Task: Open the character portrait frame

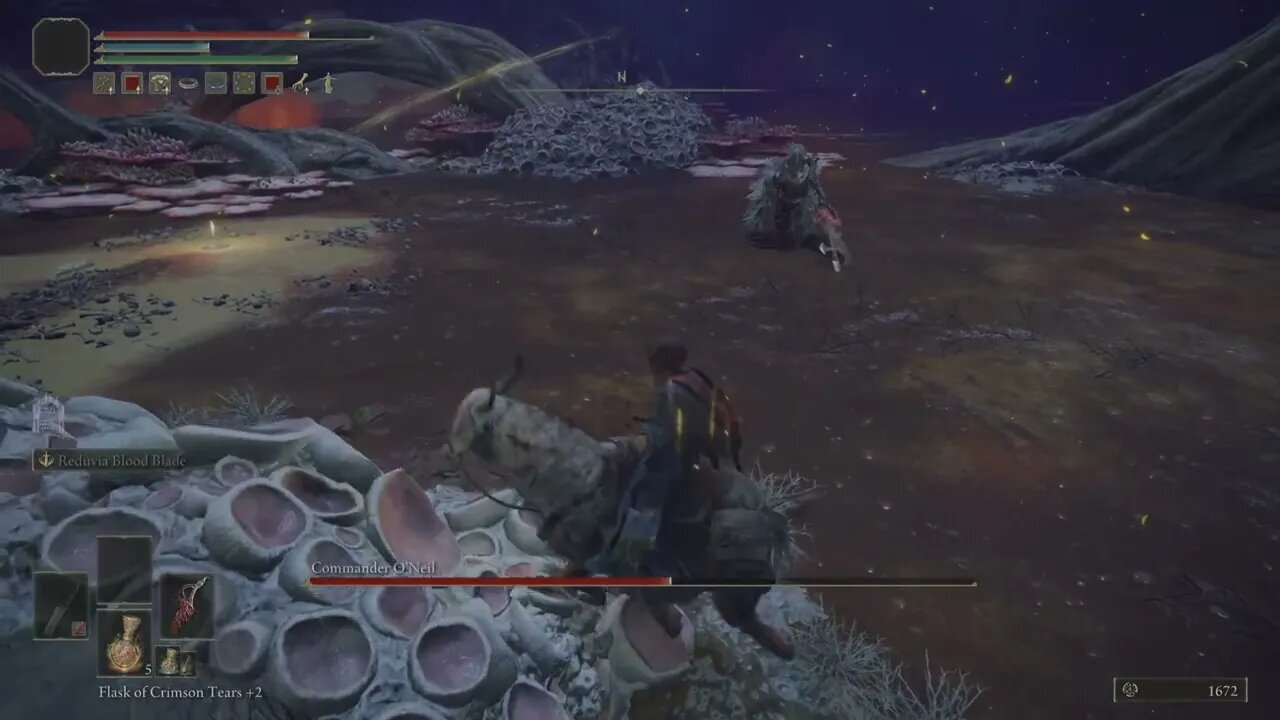Action: (60, 45)
